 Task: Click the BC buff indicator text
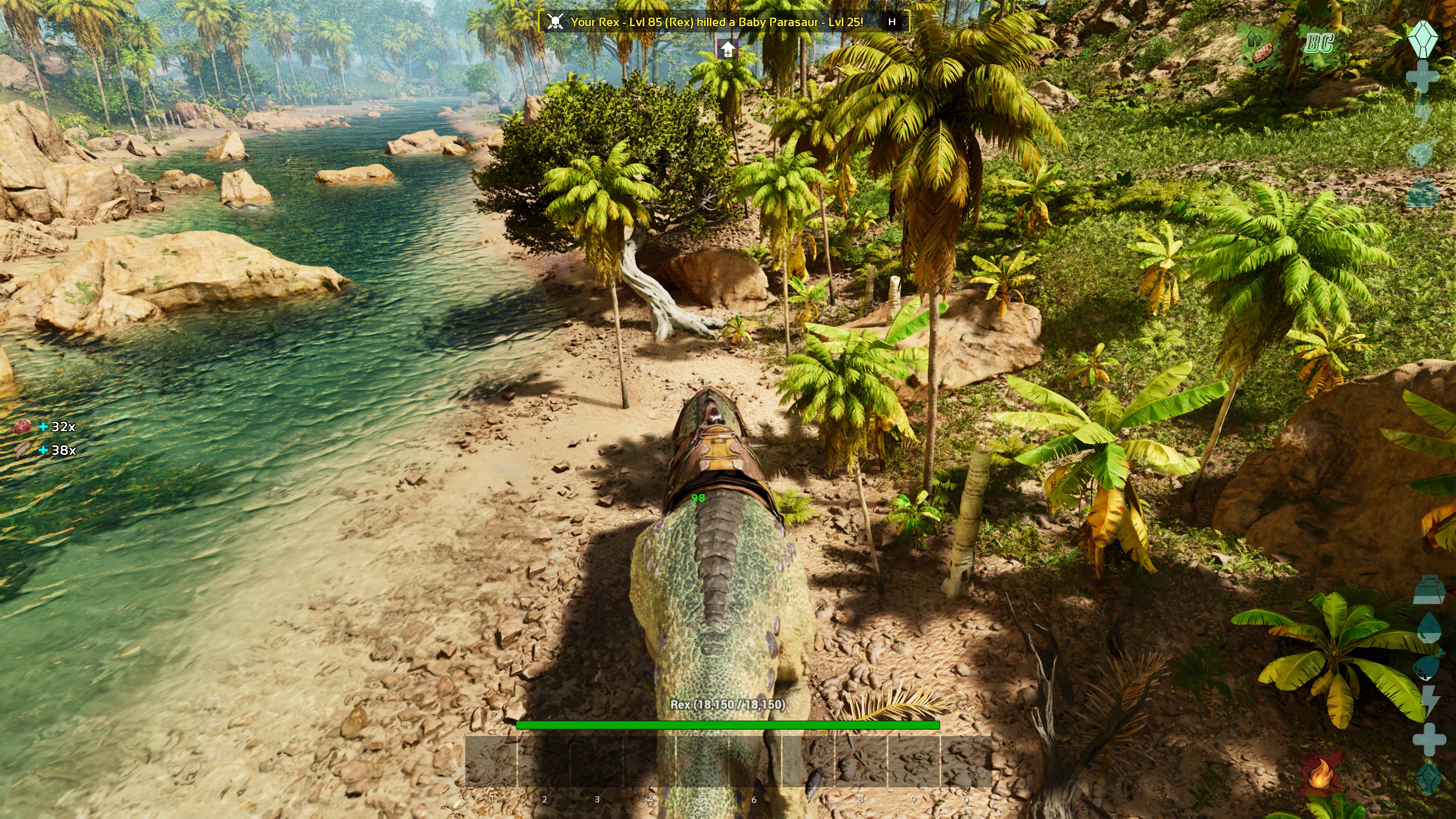(x=1319, y=43)
